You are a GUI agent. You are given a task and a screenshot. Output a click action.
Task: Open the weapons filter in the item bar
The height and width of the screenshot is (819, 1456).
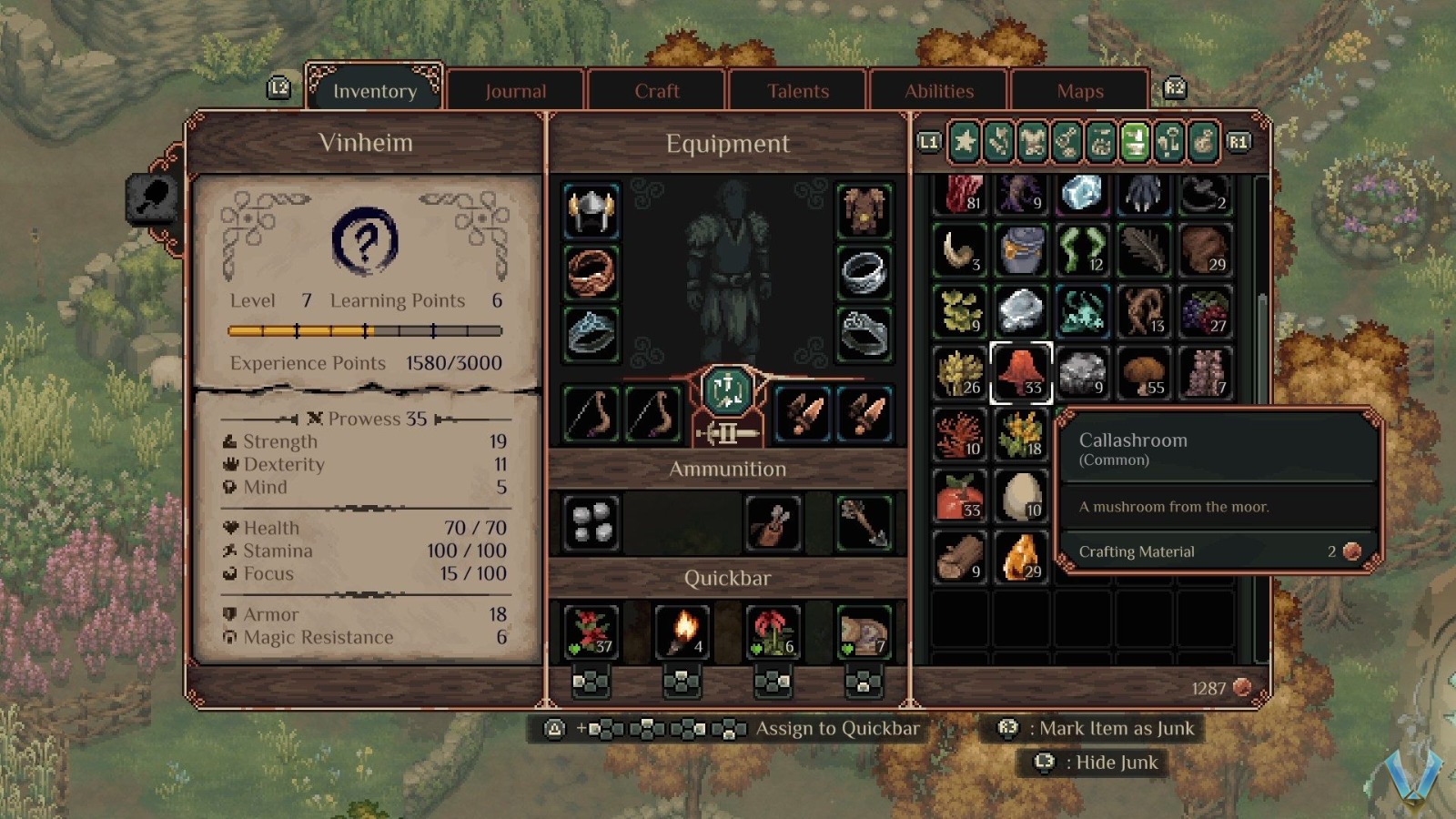coord(996,143)
